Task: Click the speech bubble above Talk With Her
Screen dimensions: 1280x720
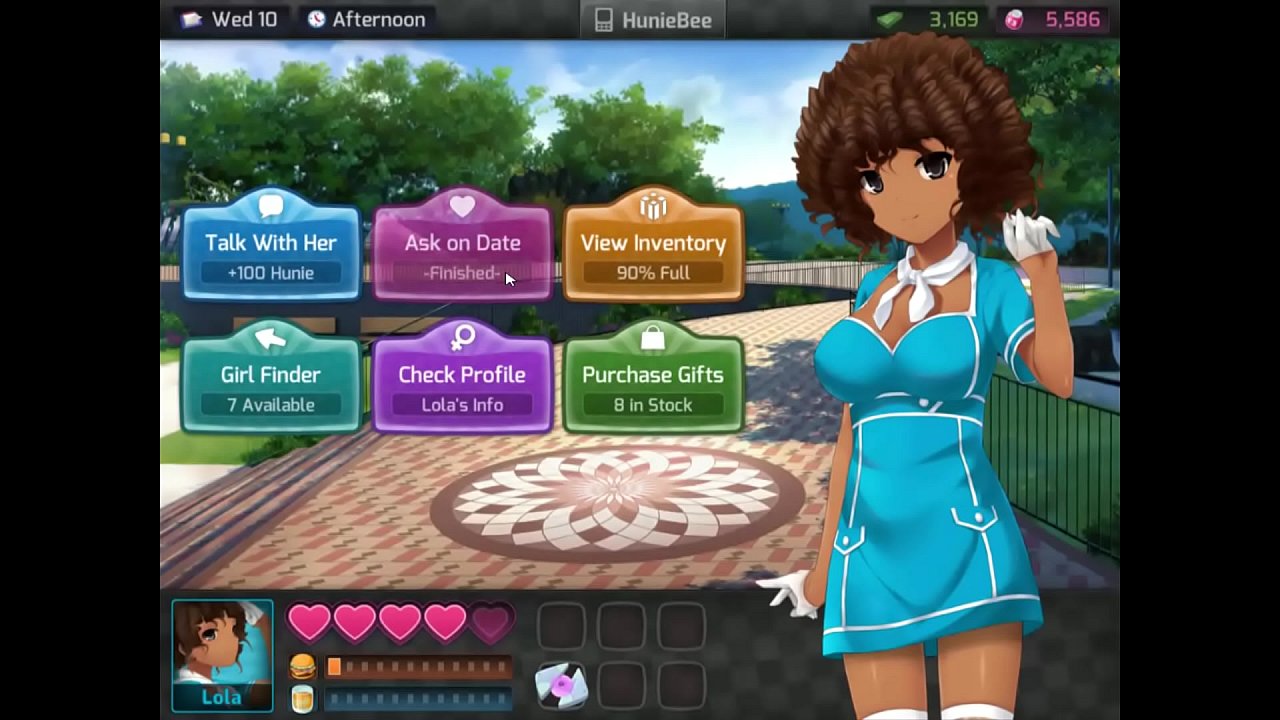Action: (270, 205)
